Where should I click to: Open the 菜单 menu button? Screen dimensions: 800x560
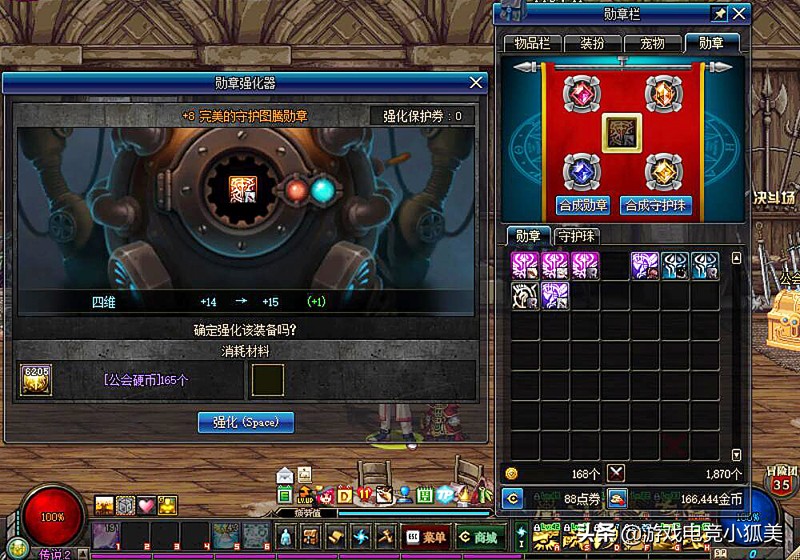(x=425, y=537)
